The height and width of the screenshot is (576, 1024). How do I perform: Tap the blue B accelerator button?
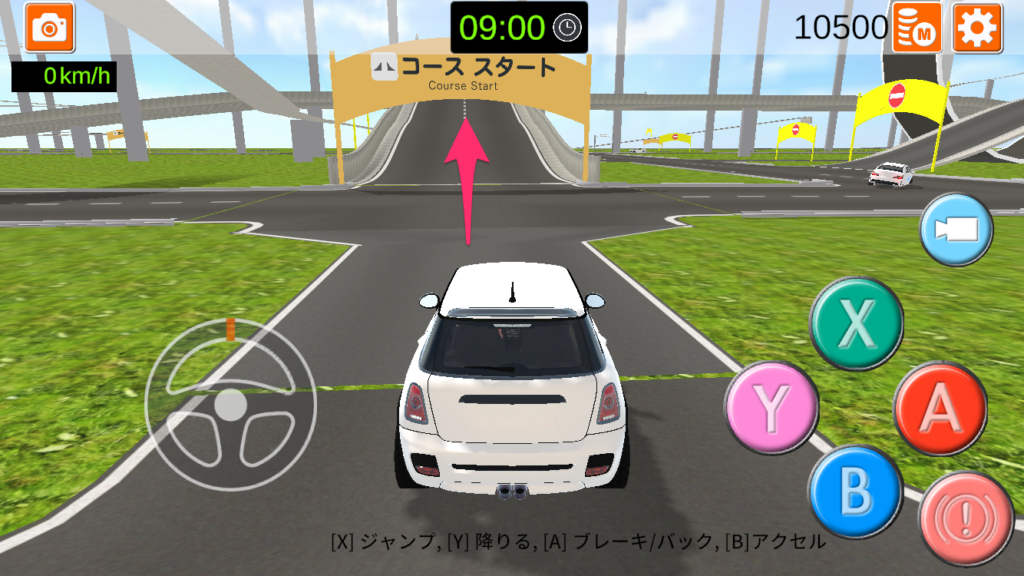pos(855,491)
